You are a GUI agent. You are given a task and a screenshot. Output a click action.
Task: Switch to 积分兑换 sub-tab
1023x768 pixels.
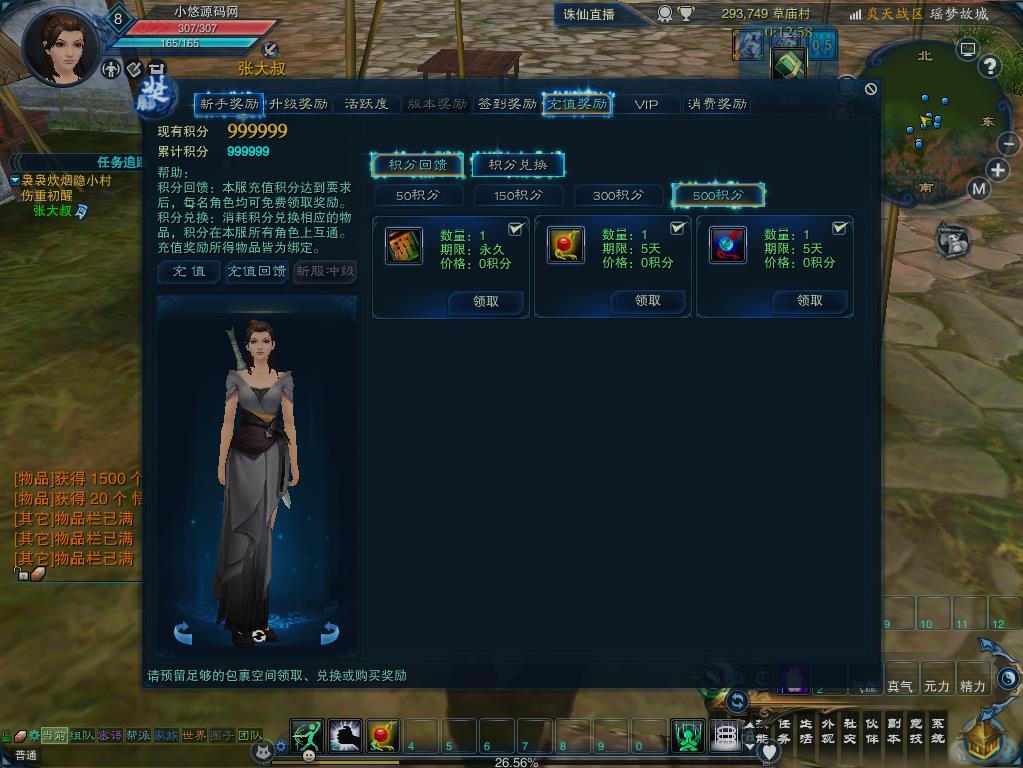tap(517, 165)
